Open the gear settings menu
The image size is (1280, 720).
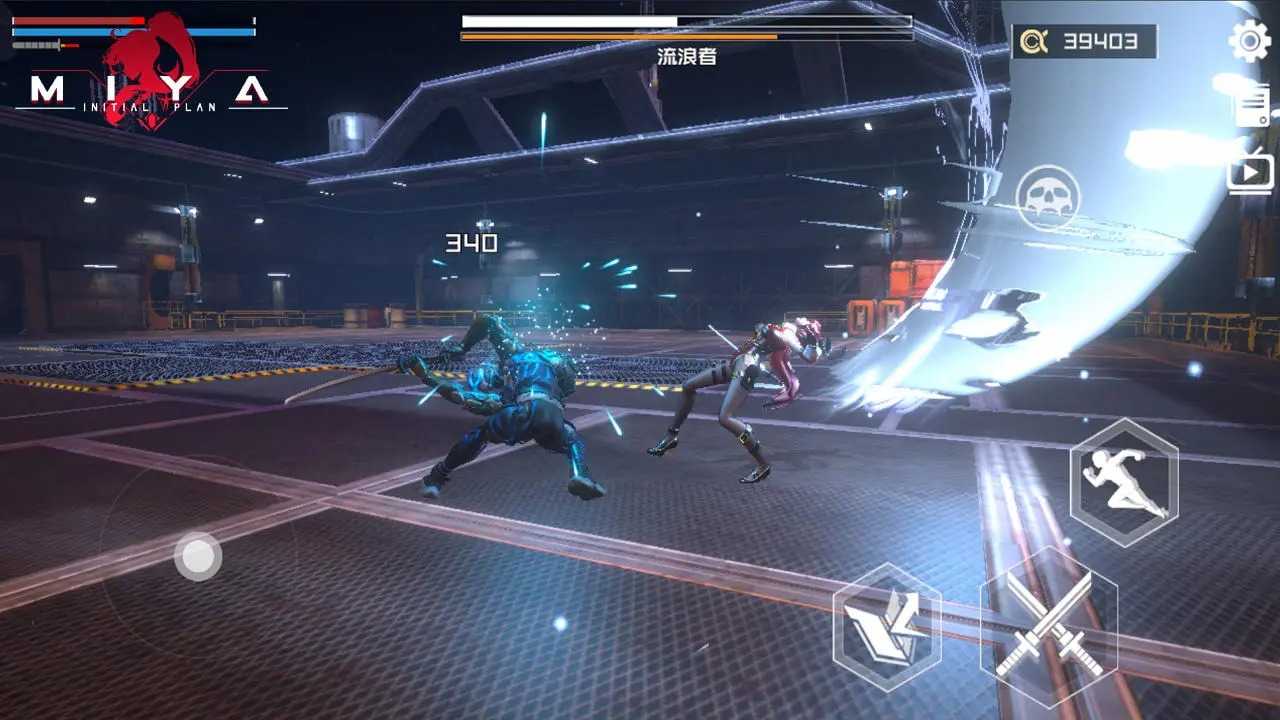tap(1249, 41)
